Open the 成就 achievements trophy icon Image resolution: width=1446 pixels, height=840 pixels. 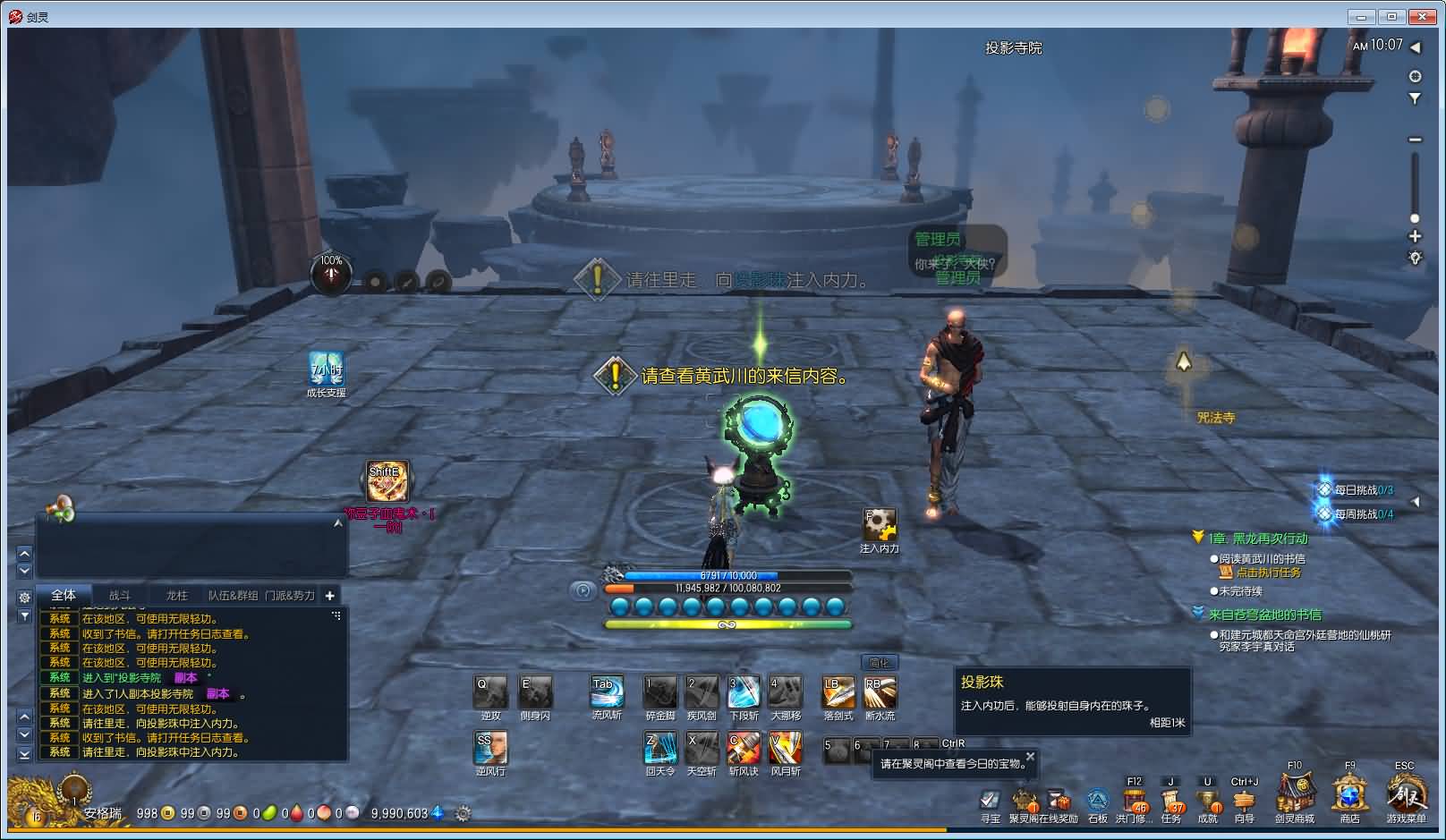coord(1208,801)
